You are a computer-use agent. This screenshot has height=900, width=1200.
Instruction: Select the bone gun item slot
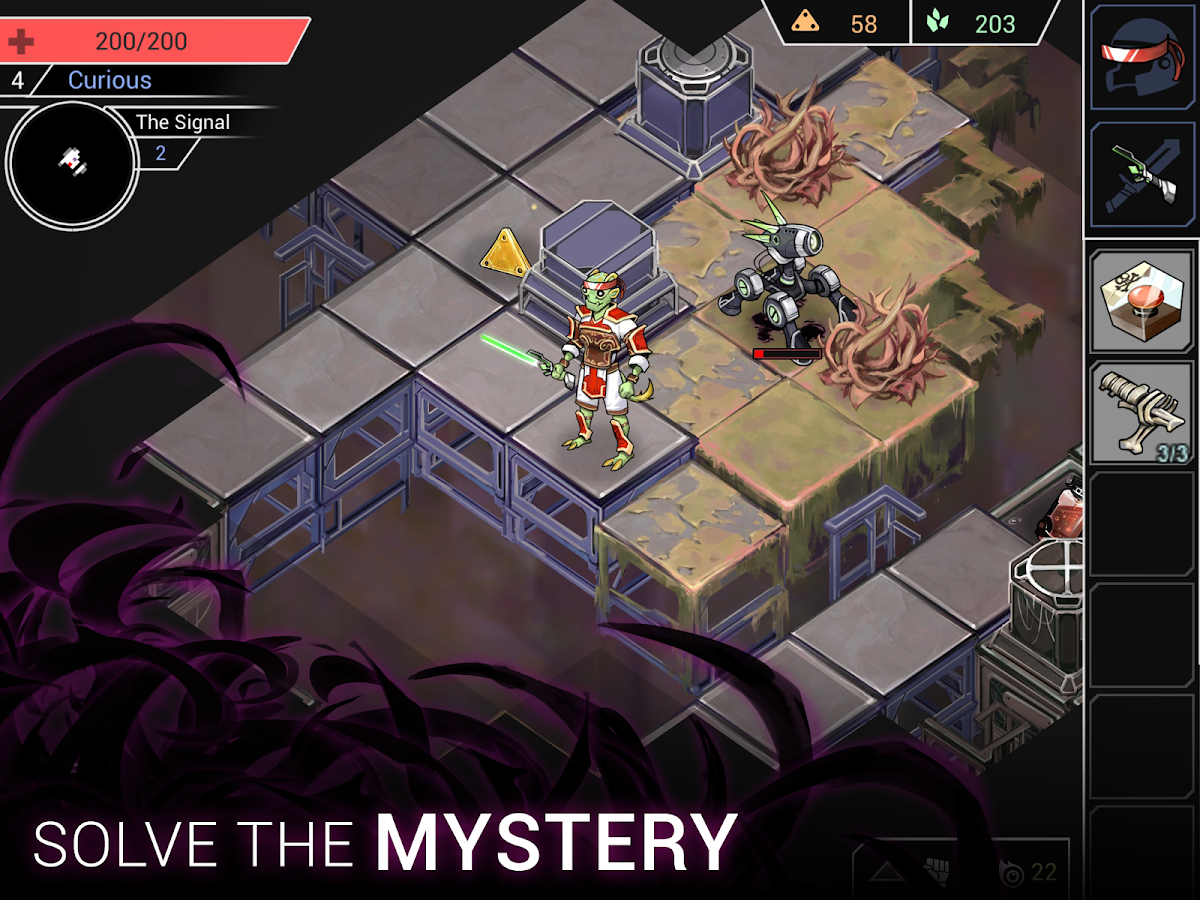click(x=1142, y=412)
